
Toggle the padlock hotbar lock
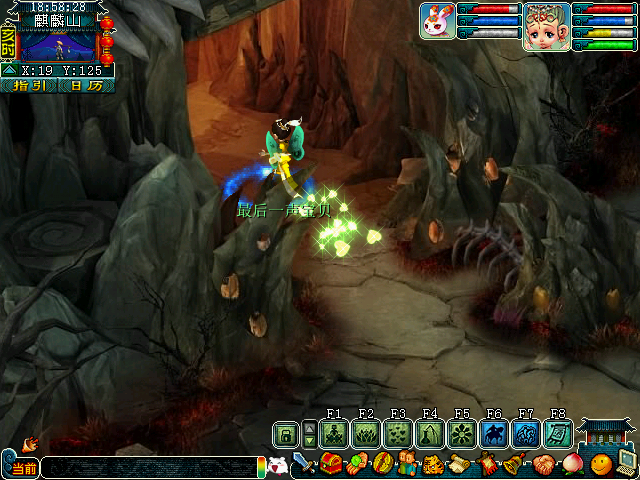[285, 434]
